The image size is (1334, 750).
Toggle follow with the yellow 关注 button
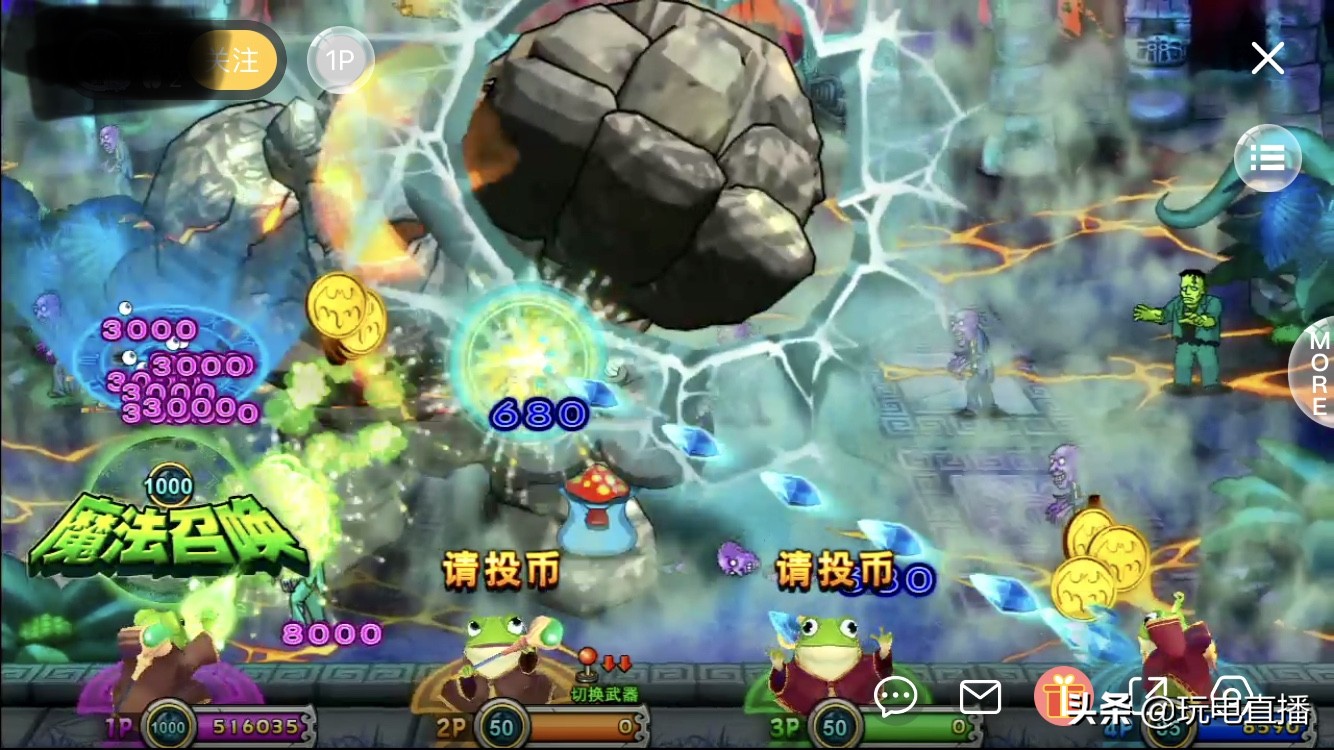click(237, 60)
